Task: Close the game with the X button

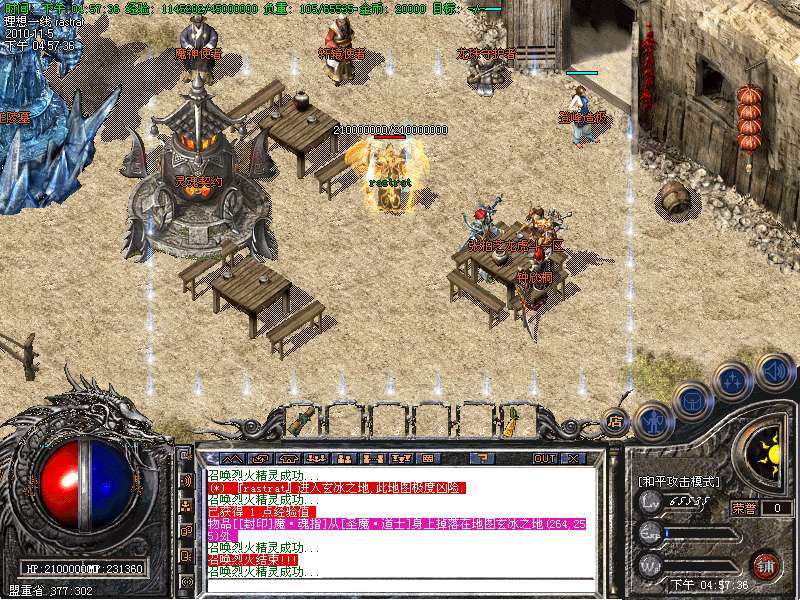Action: 573,458
